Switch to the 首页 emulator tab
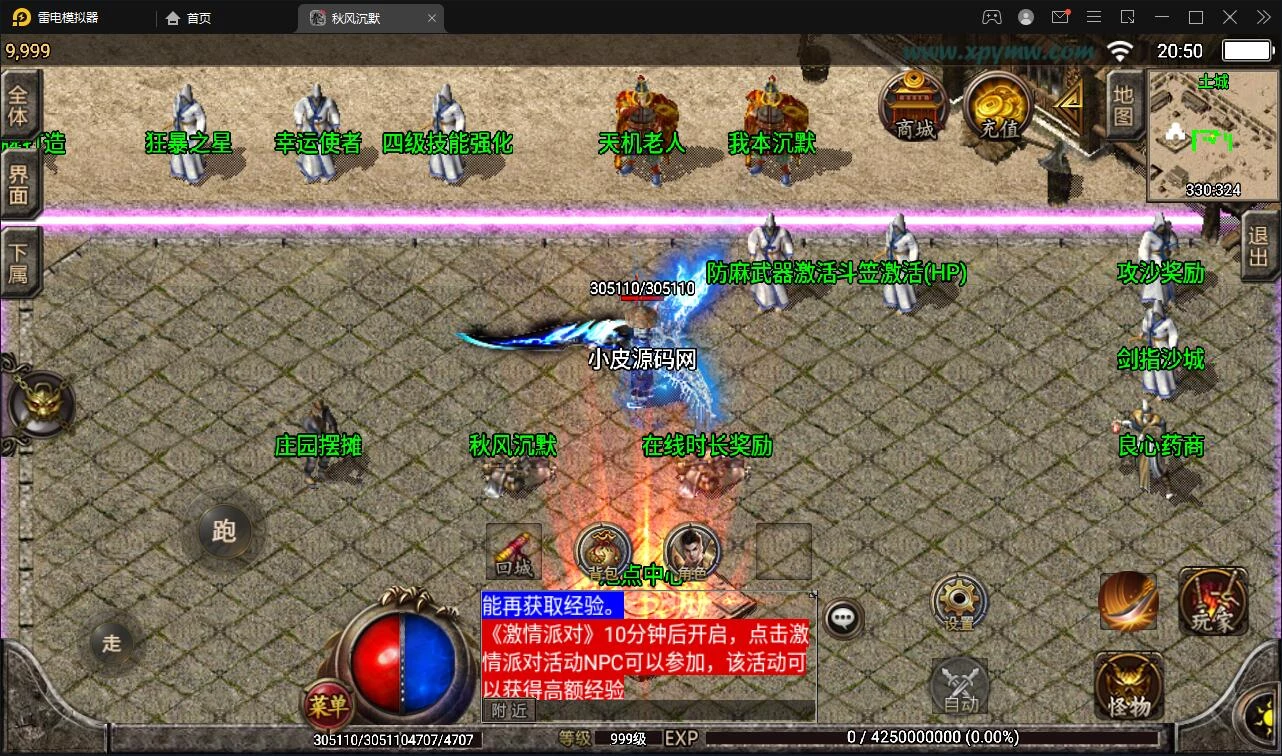 pos(189,18)
